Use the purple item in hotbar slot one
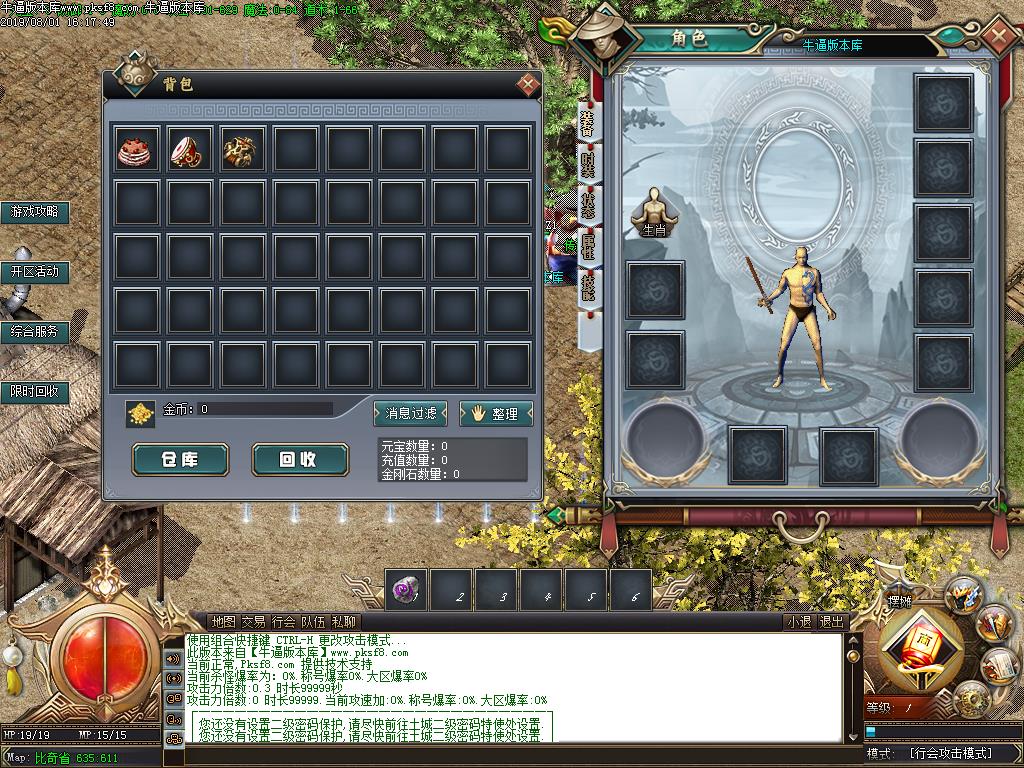The height and width of the screenshot is (768, 1024). point(408,590)
